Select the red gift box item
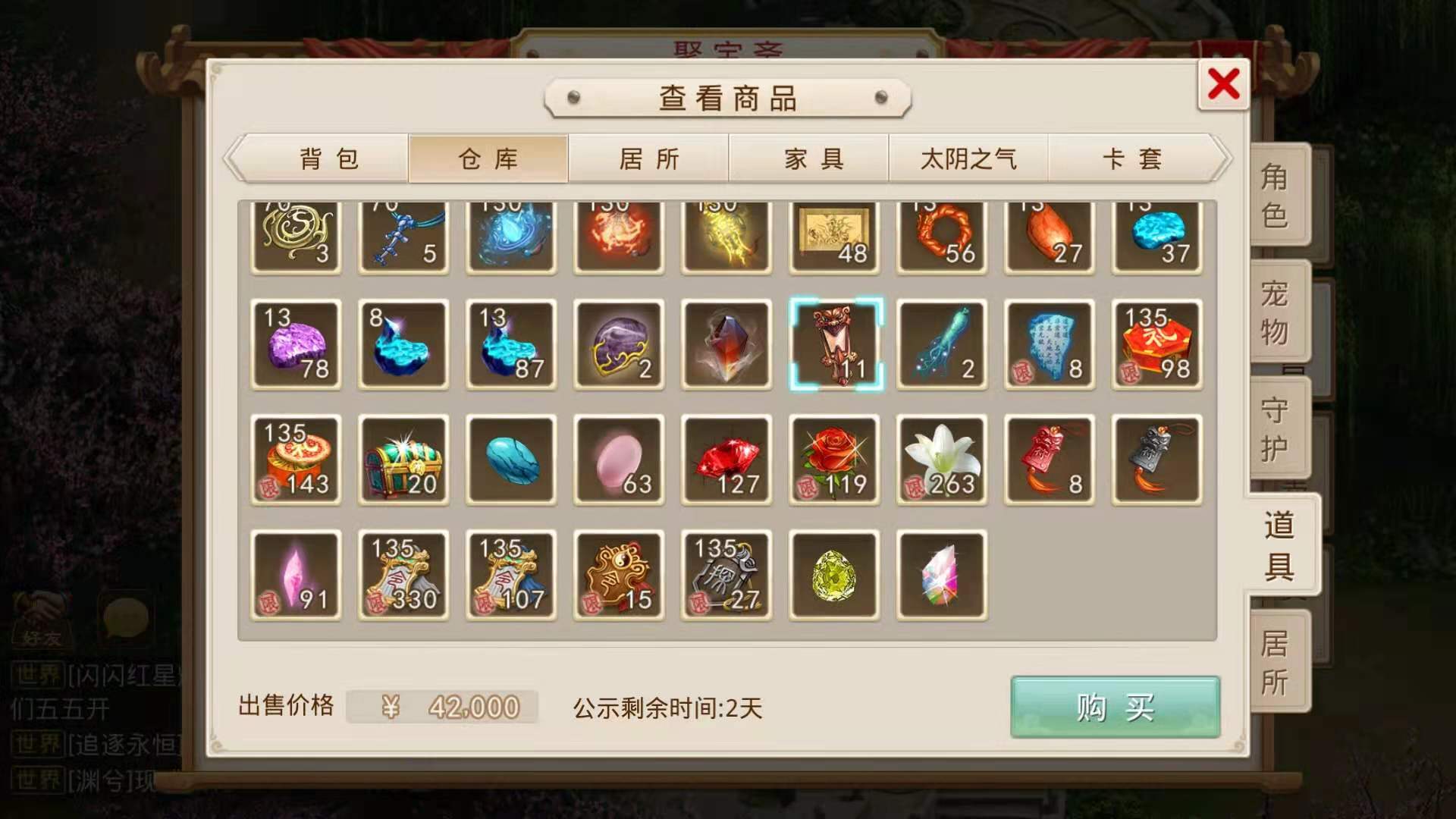The height and width of the screenshot is (819, 1456). coord(1156,345)
